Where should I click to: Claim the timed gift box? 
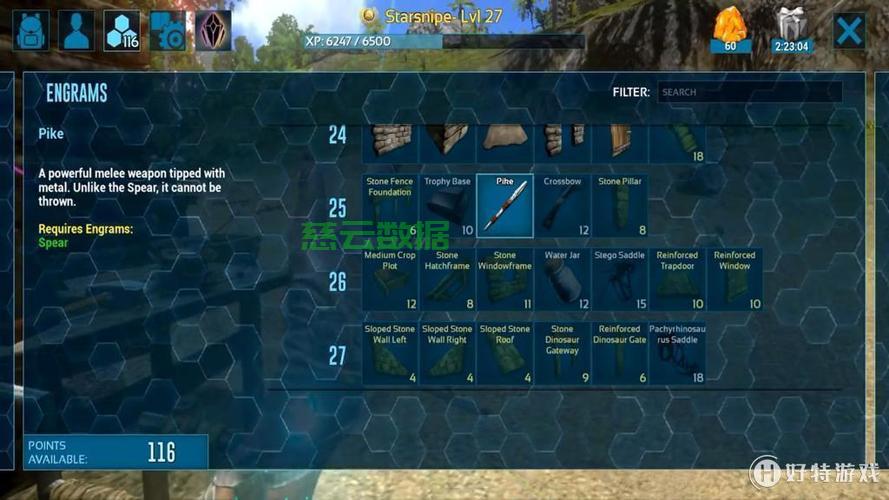(791, 30)
